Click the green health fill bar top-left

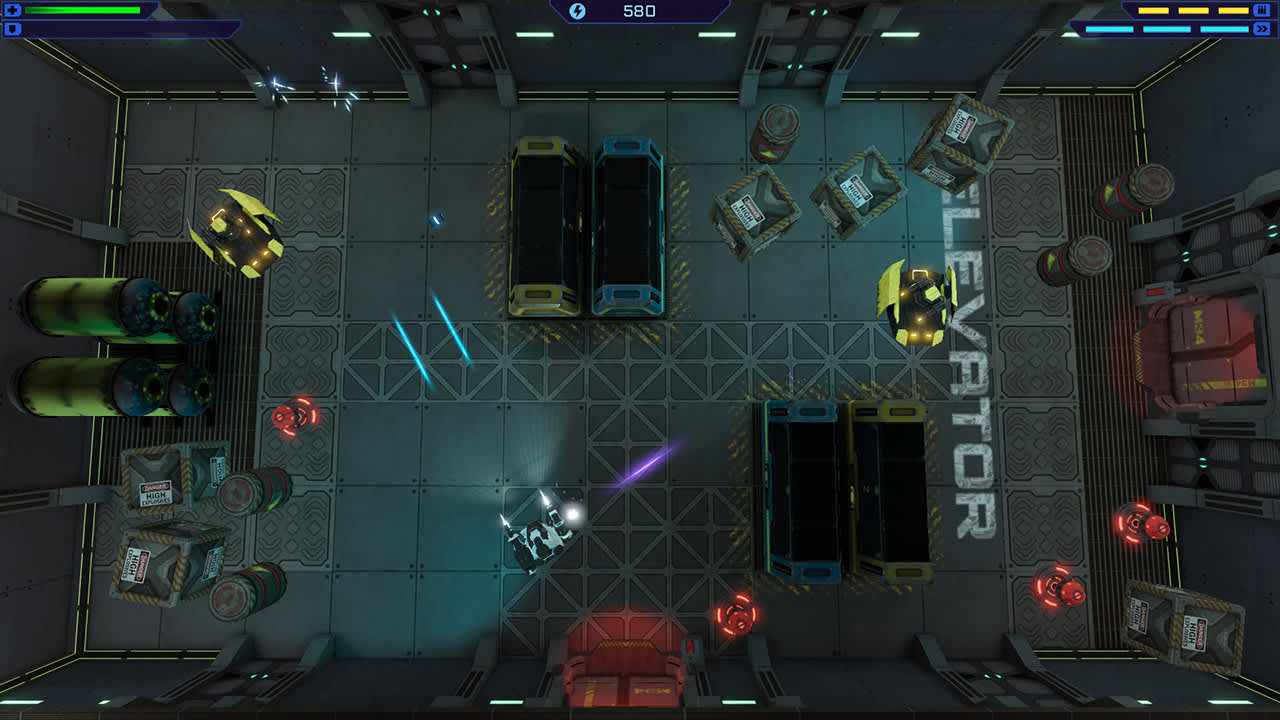coord(80,10)
